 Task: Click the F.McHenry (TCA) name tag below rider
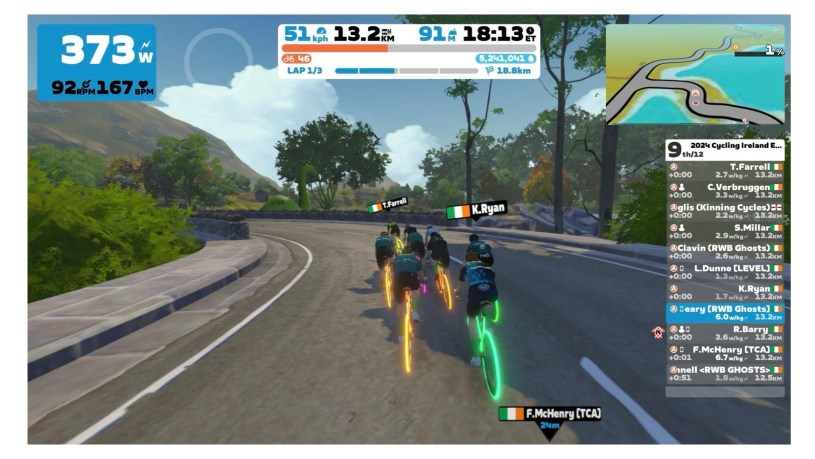coord(549,413)
